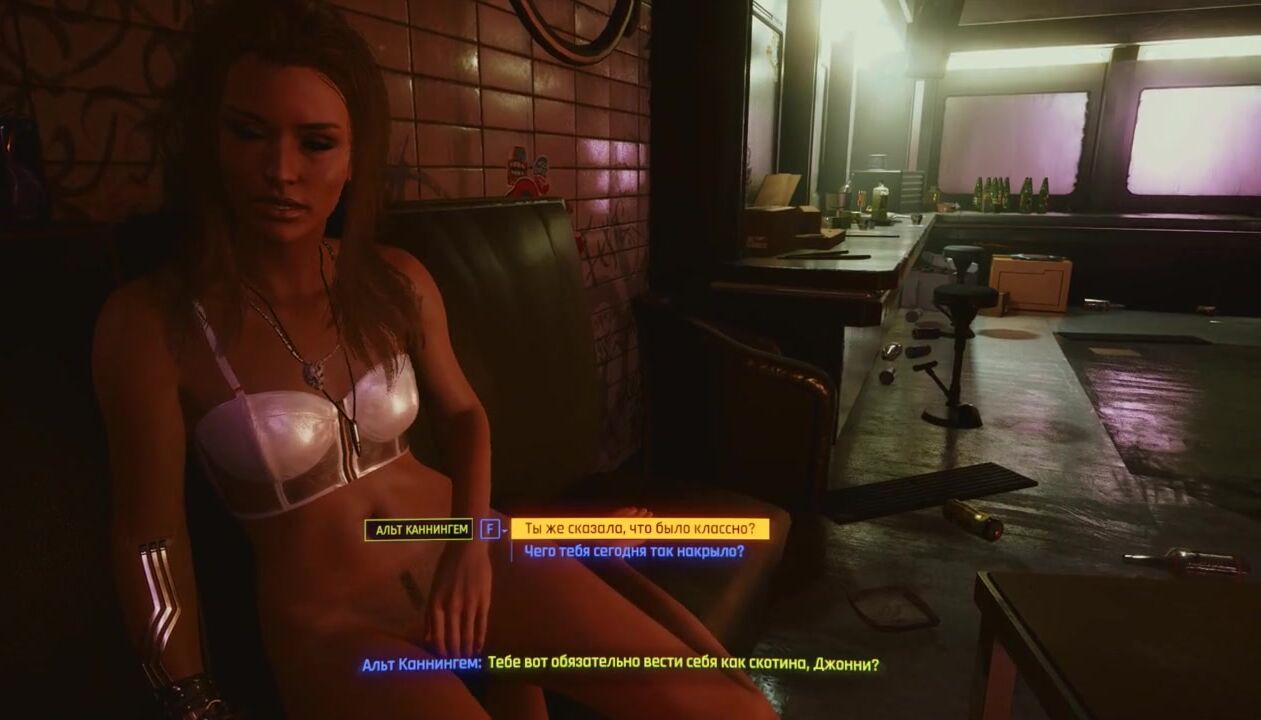Viewport: 1261px width, 720px height.
Task: Choose reply "Ты же сказала, что было классно?"
Action: coord(639,528)
